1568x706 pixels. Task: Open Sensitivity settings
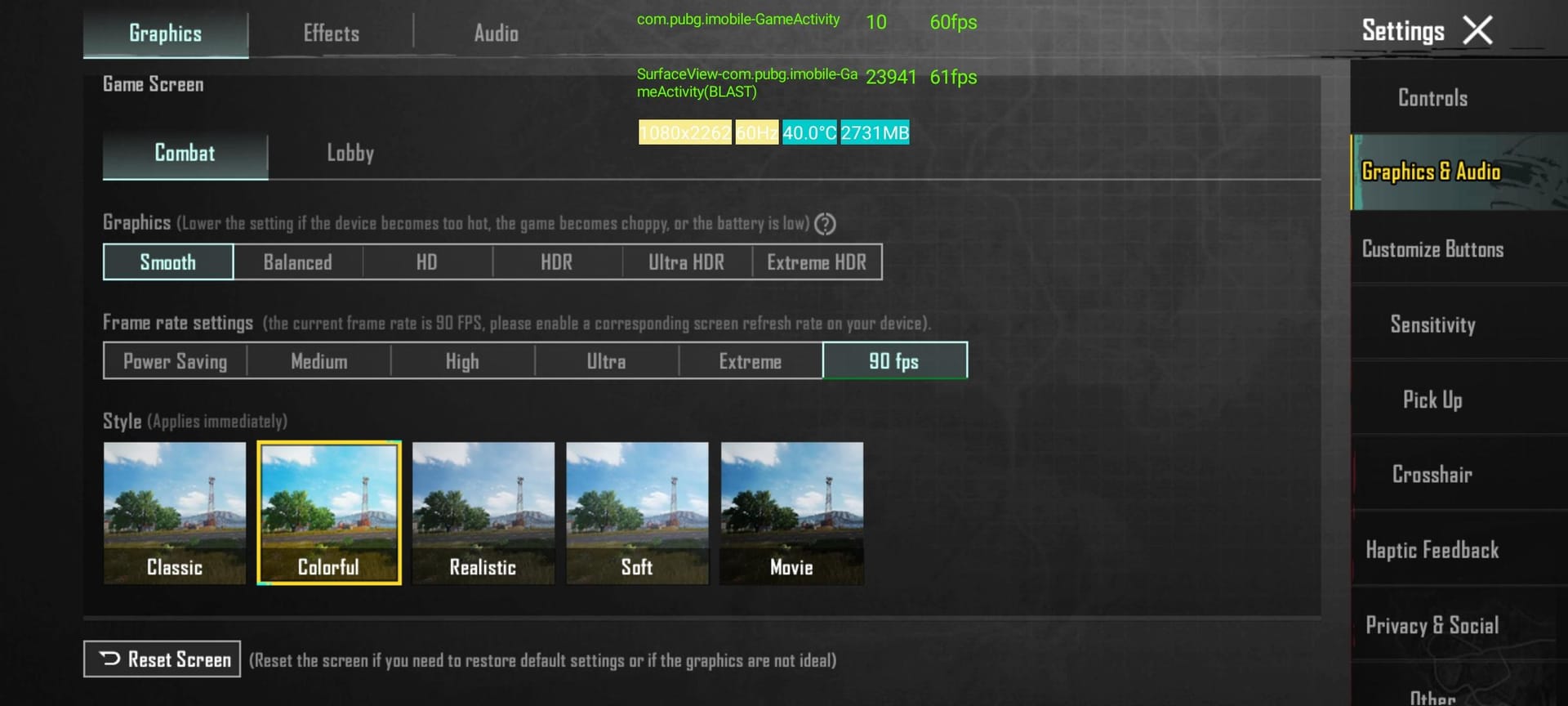1432,324
